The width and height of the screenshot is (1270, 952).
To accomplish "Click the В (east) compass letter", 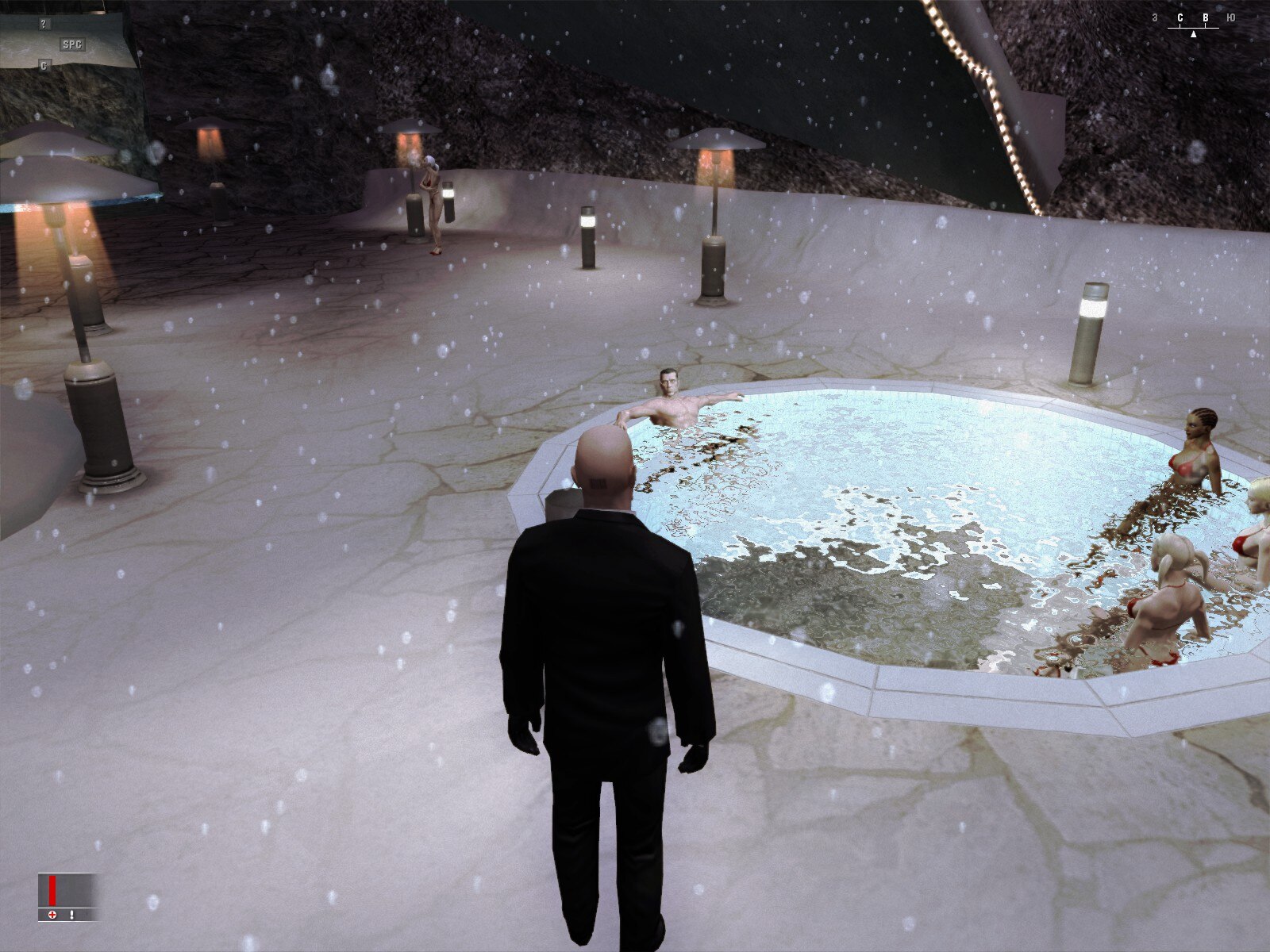I will coord(1206,17).
